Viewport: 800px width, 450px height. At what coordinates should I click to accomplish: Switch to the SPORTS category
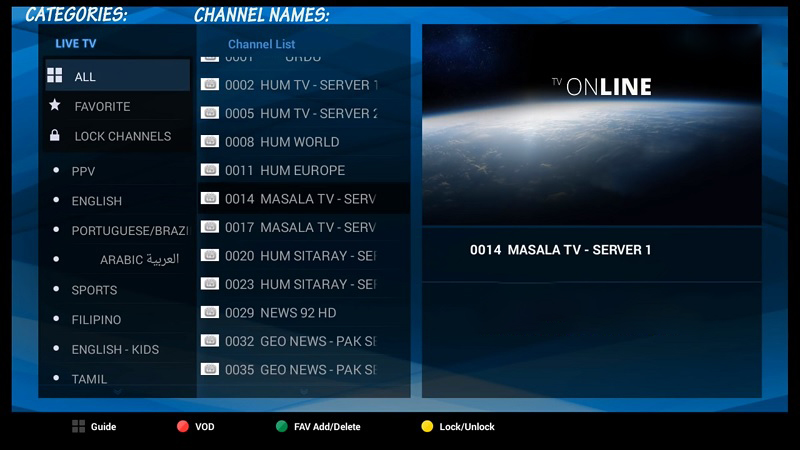116,290
